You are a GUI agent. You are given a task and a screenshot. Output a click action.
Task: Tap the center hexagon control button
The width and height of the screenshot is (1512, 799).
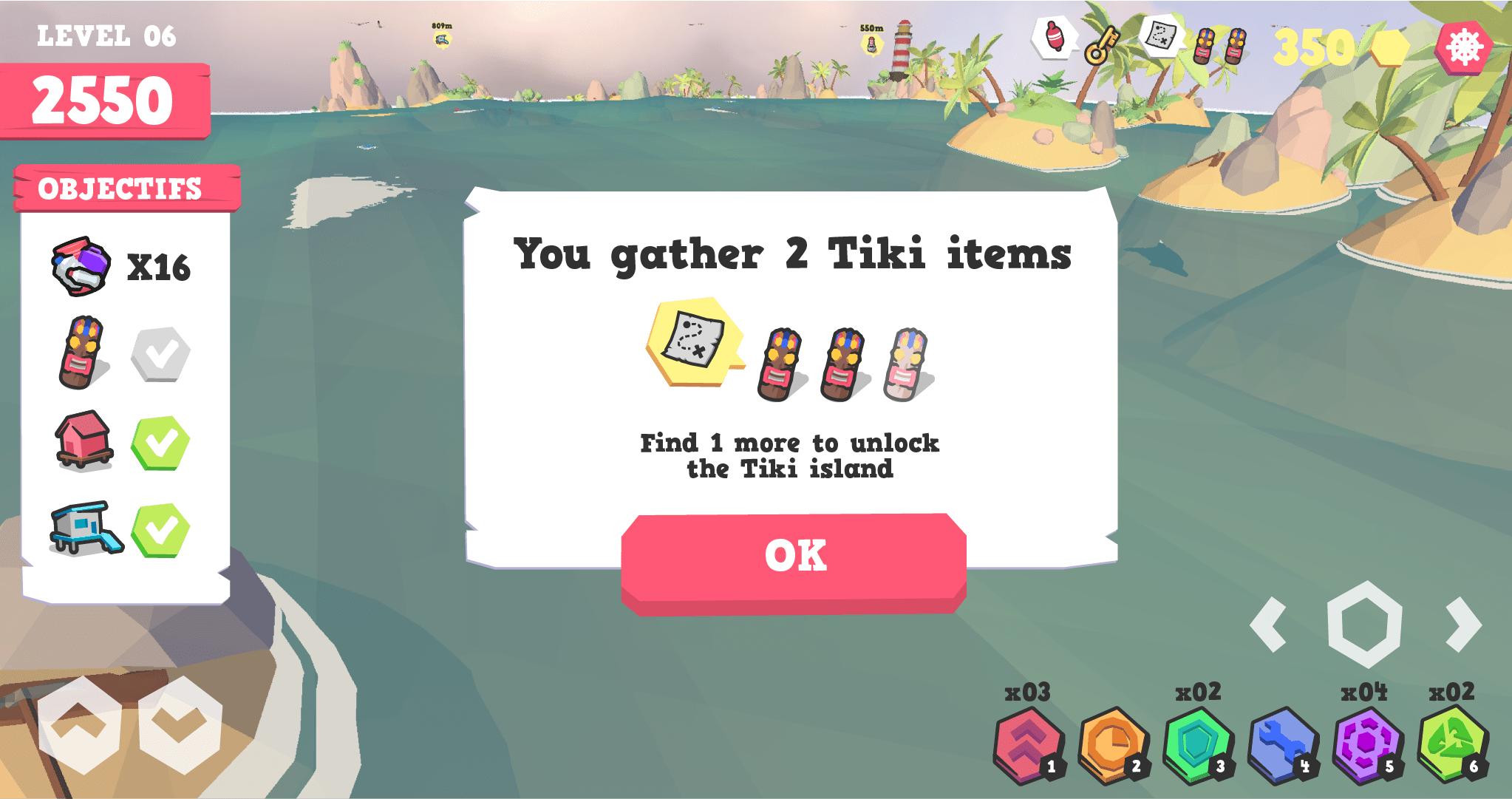click(x=1364, y=625)
